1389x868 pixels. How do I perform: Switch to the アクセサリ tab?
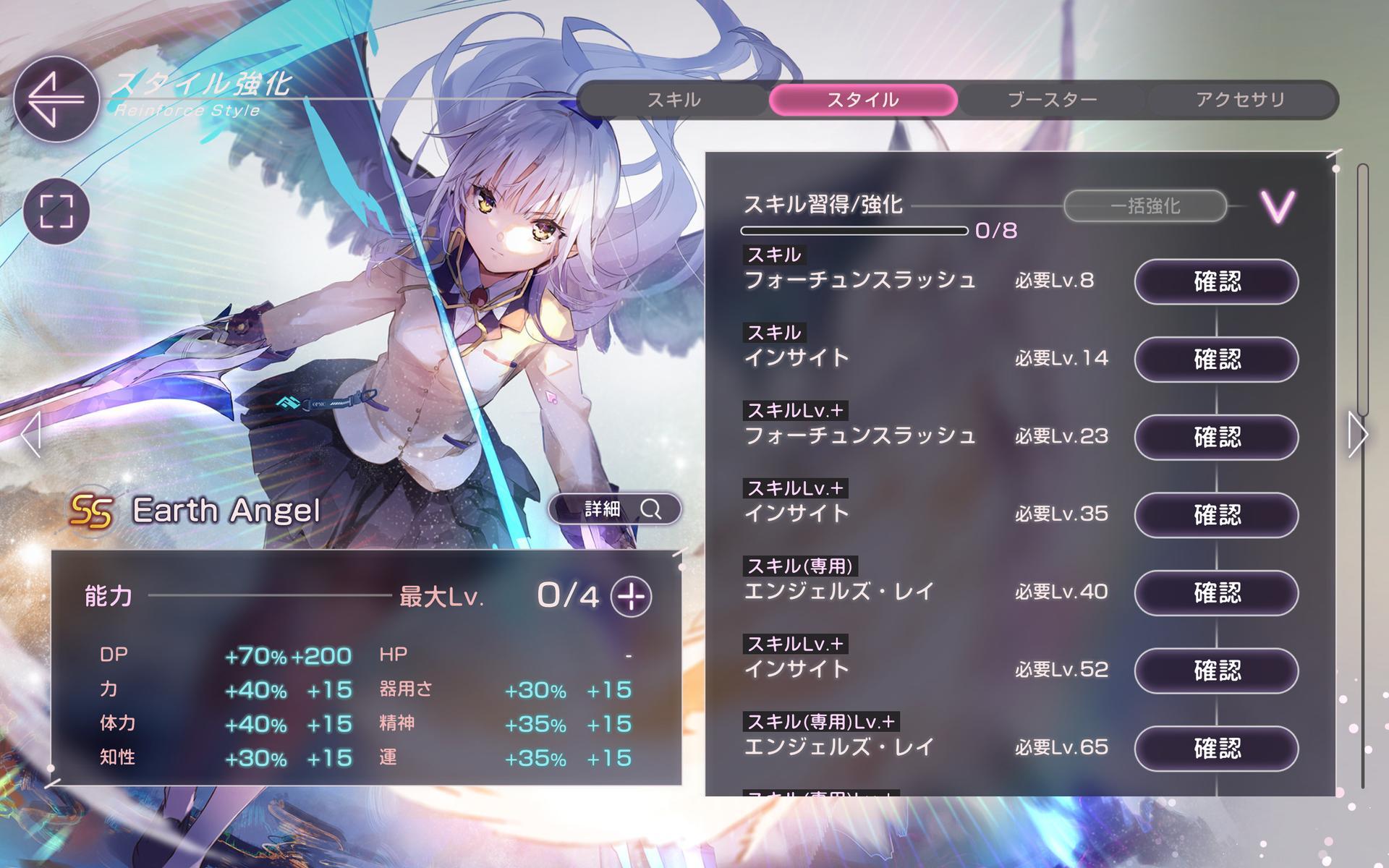1240,100
